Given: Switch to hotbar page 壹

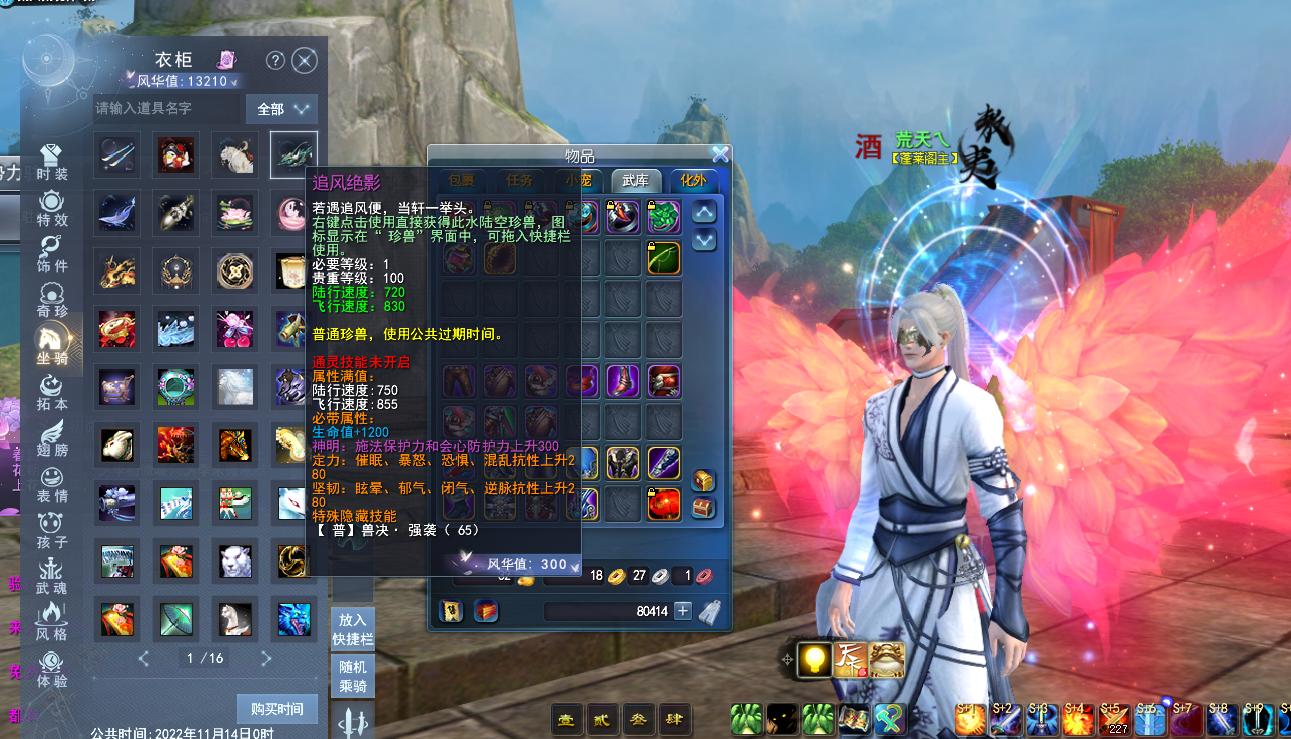Looking at the screenshot, I should tap(566, 718).
